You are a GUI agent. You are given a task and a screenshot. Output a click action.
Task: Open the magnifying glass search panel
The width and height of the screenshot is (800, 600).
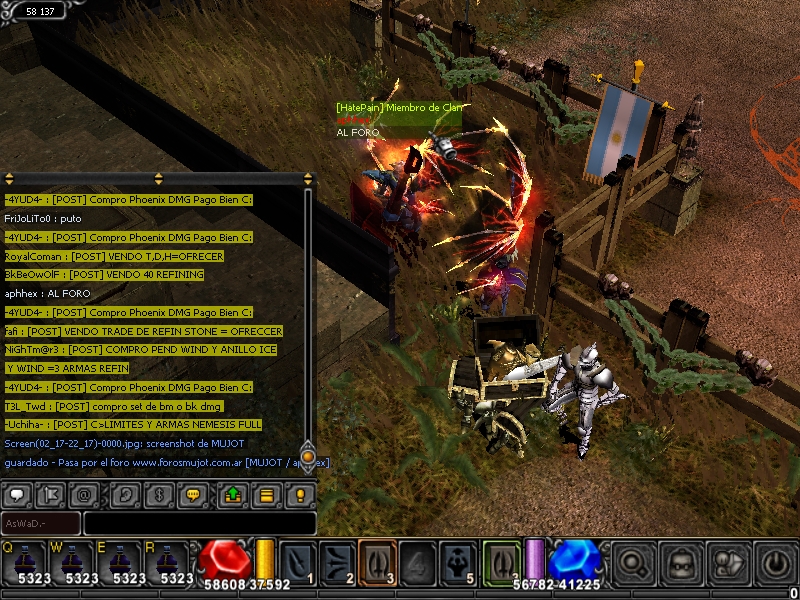point(633,563)
